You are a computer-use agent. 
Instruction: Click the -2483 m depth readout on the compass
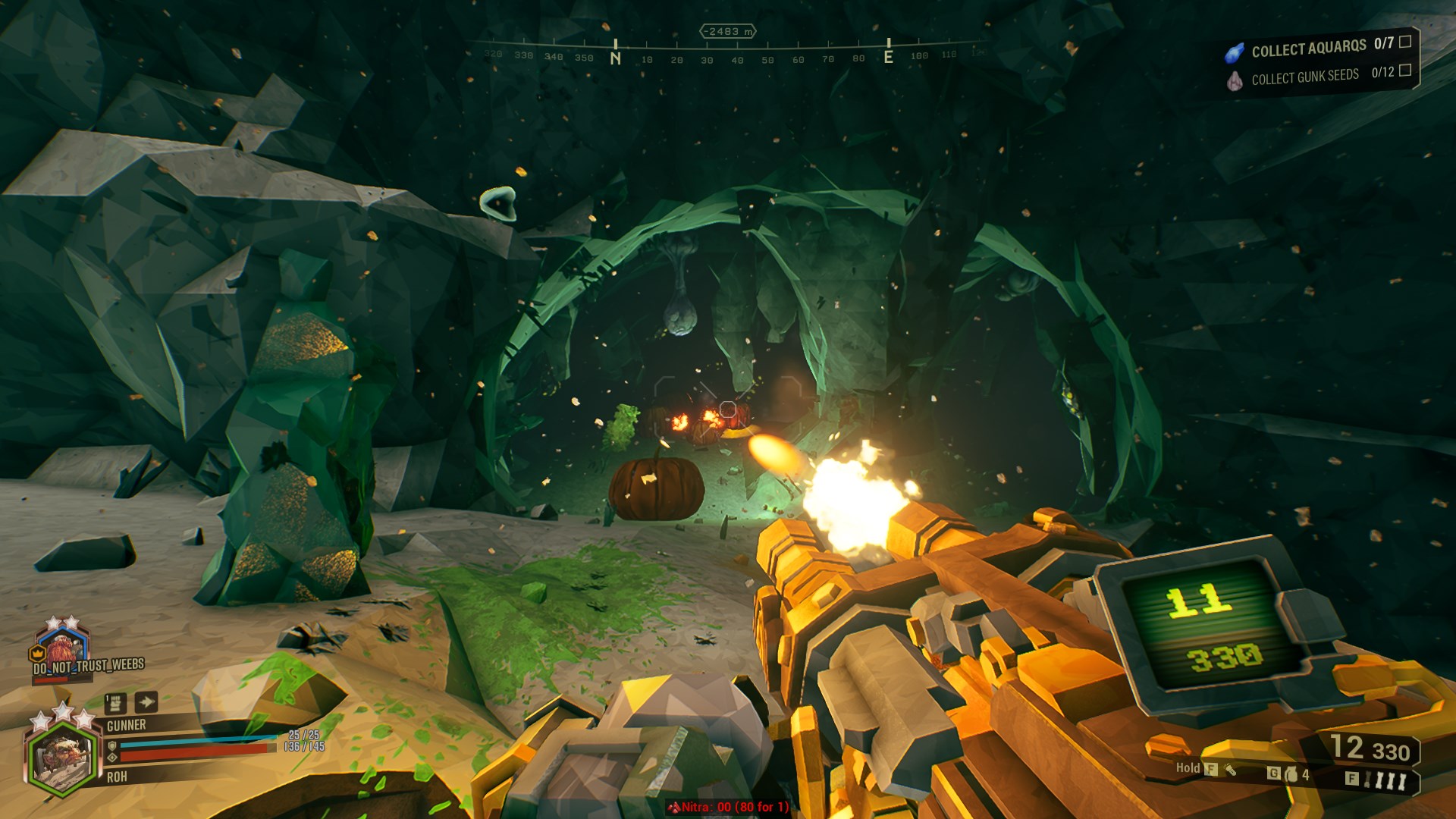(728, 30)
